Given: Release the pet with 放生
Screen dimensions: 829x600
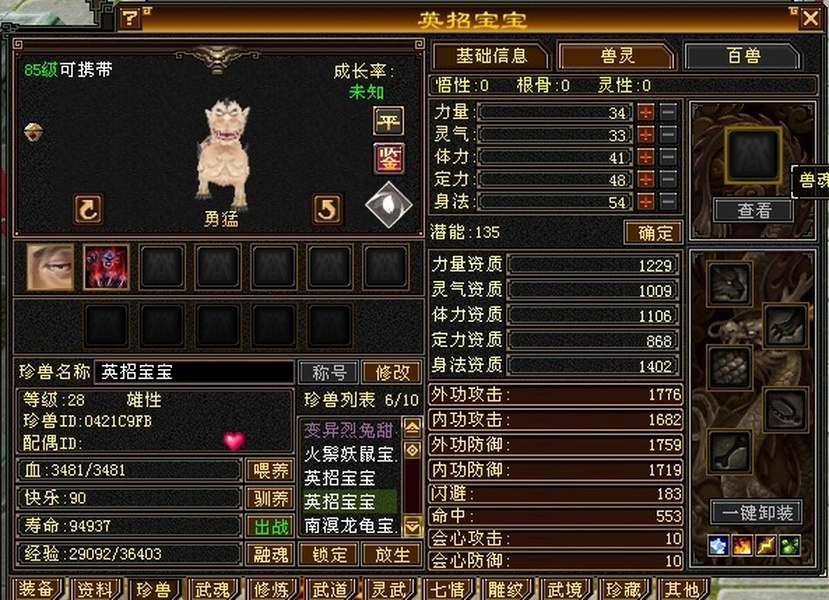Looking at the screenshot, I should [391, 554].
